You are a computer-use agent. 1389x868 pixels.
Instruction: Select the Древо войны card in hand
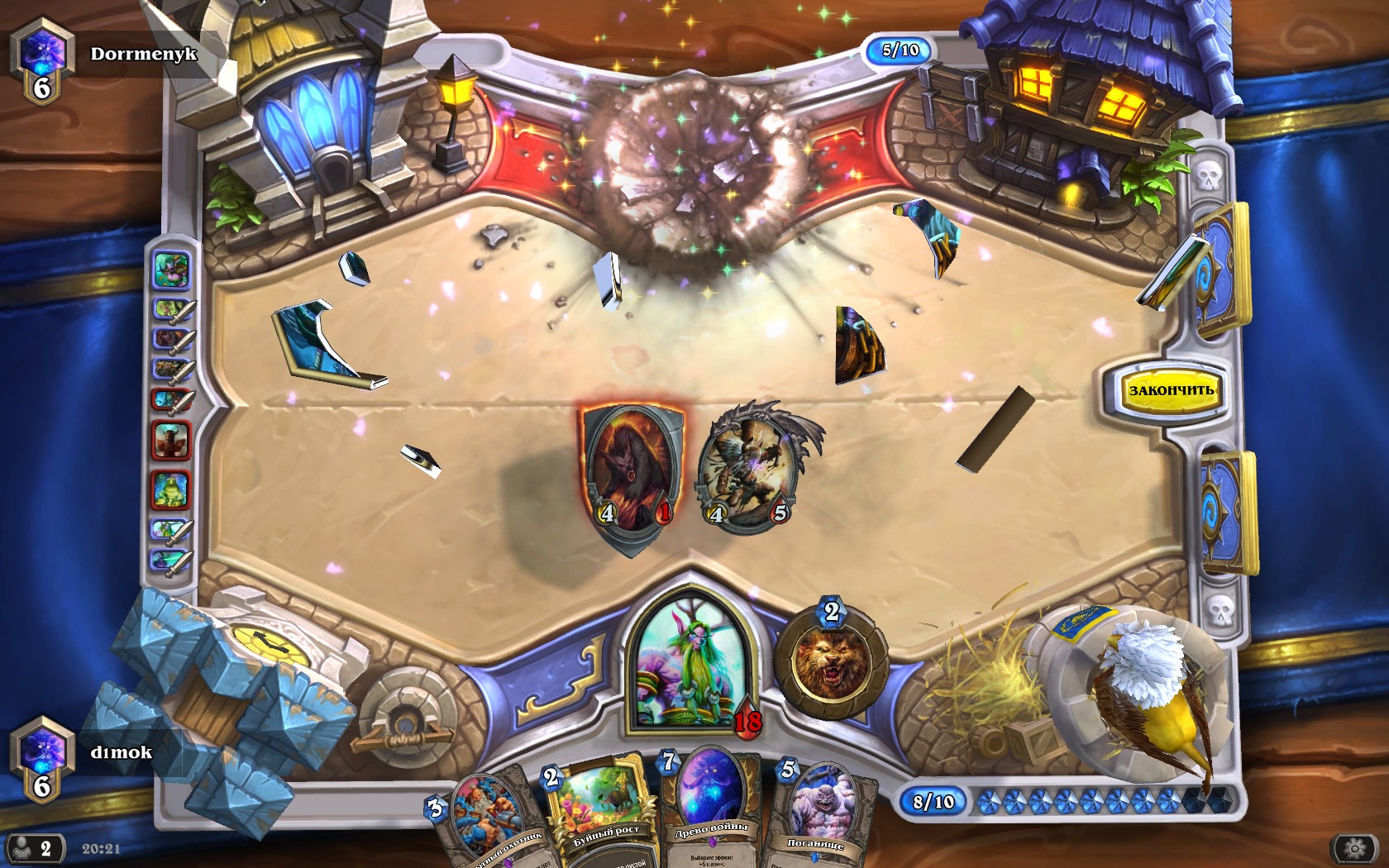709,806
